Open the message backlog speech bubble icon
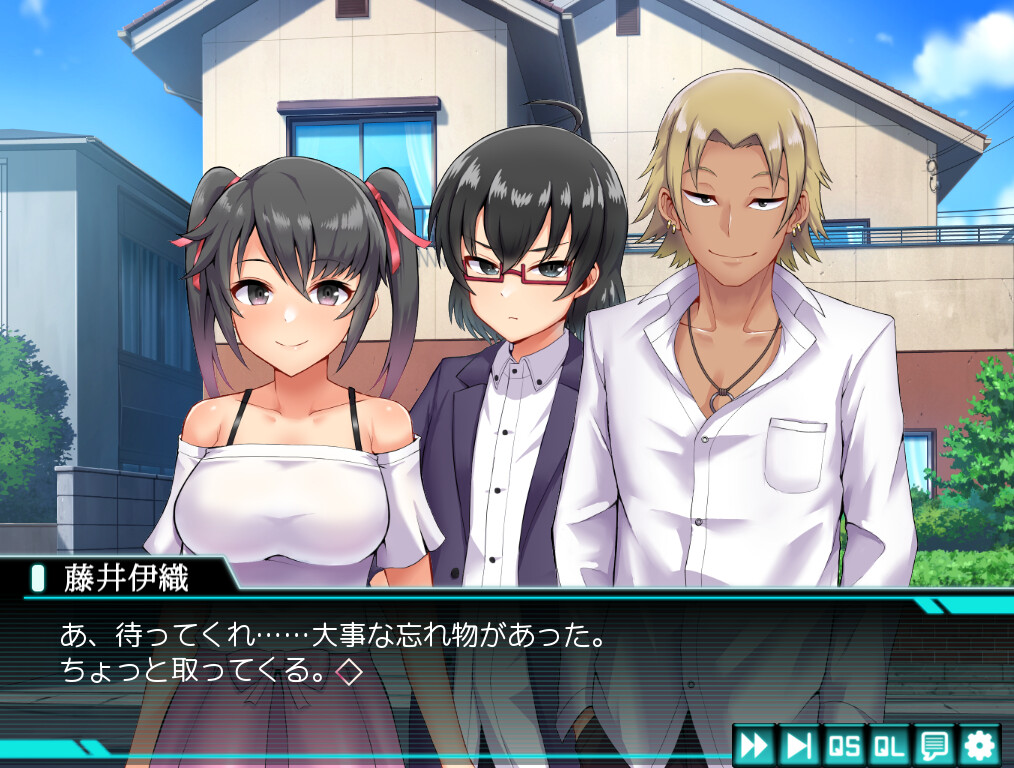 (934, 745)
